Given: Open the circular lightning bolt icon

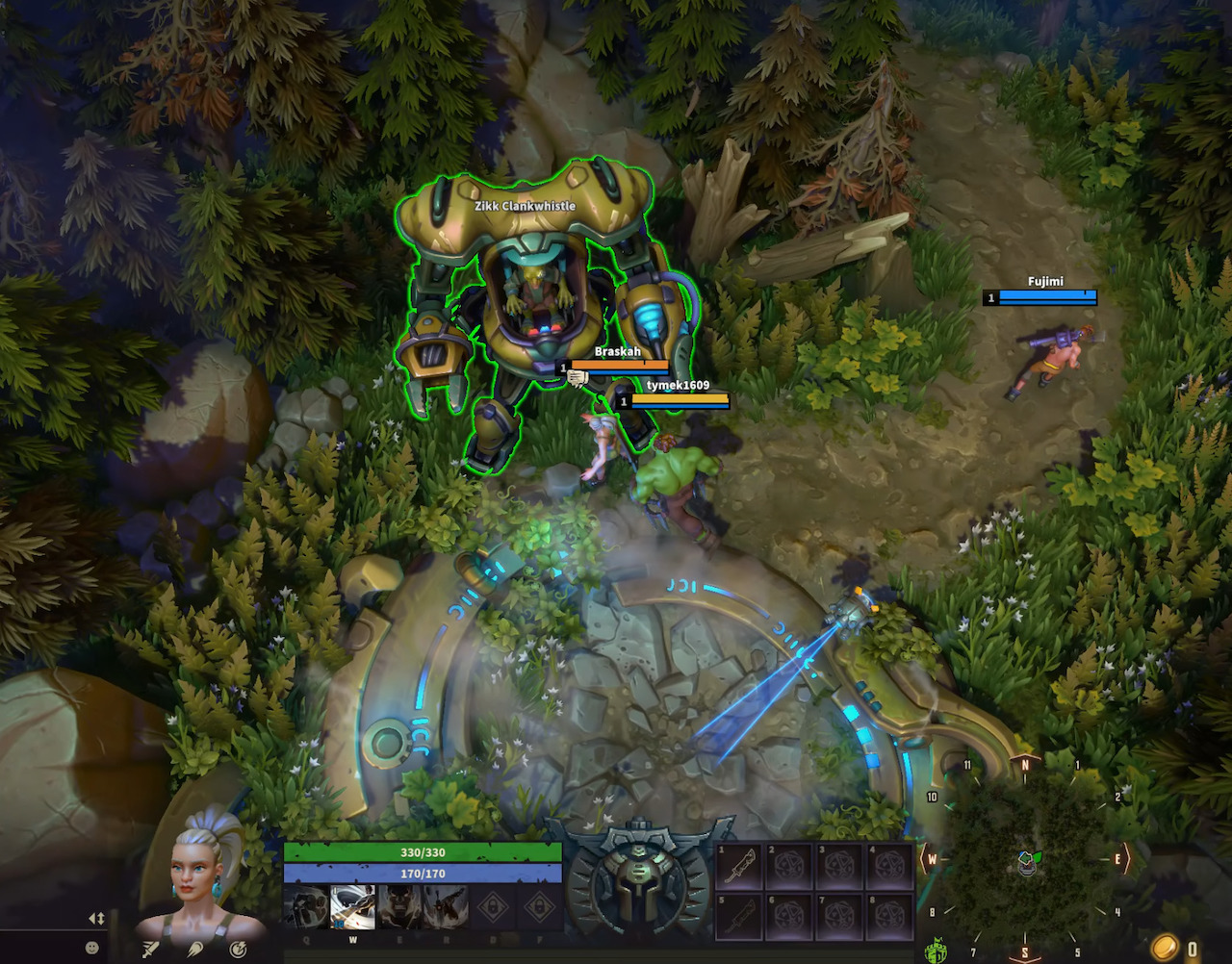Looking at the screenshot, I should [x=239, y=950].
